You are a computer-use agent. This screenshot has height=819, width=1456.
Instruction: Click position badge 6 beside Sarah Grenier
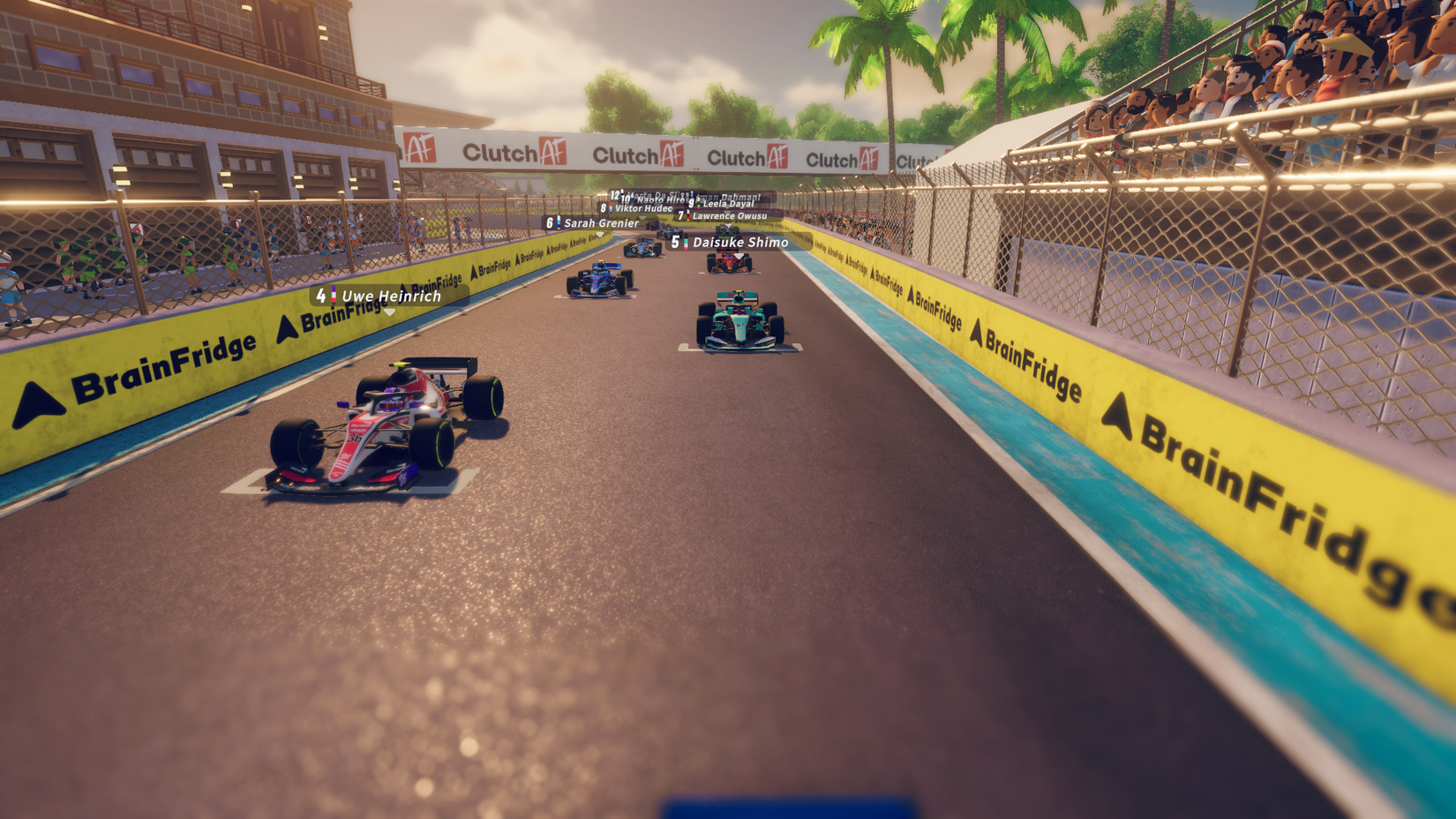pos(549,222)
